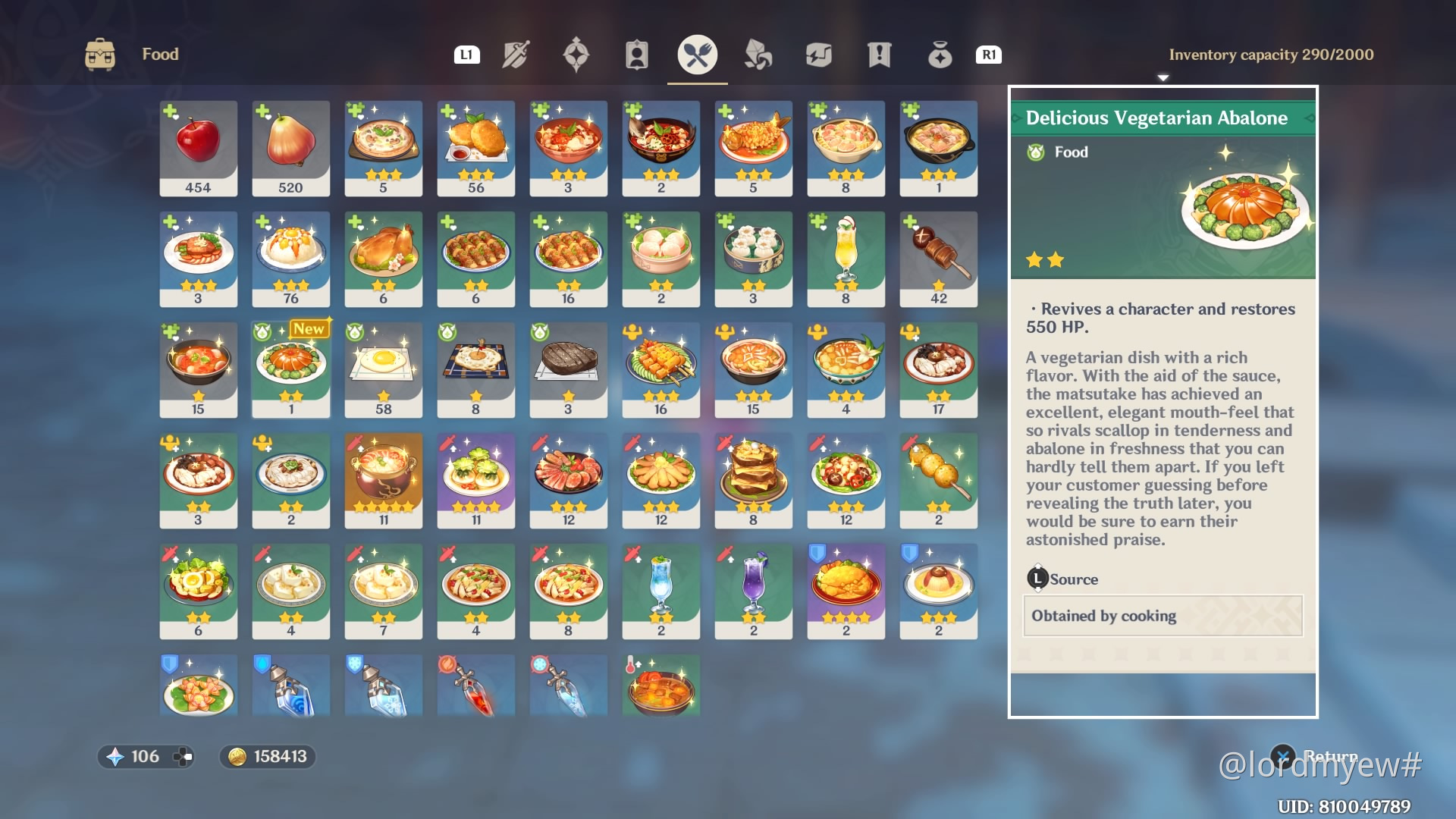Open the Artifacts inventory tab
Image resolution: width=1456 pixels, height=819 pixels.
[x=578, y=54]
